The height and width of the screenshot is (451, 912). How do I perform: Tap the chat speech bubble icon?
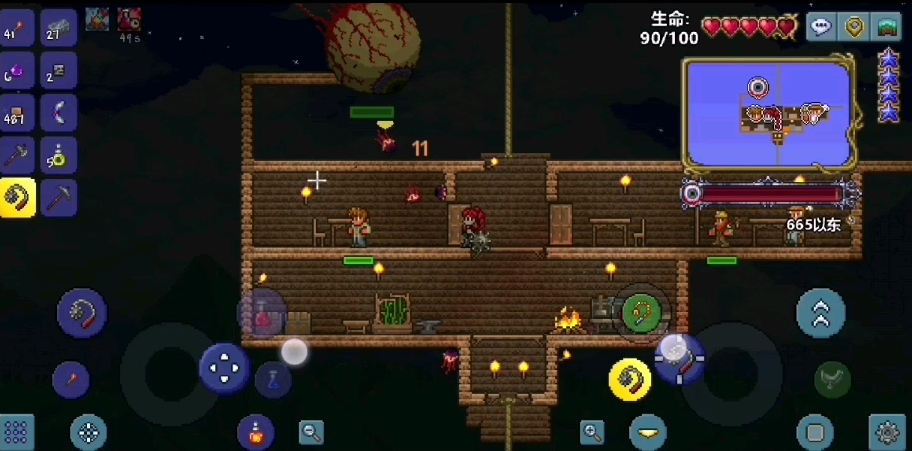(821, 27)
